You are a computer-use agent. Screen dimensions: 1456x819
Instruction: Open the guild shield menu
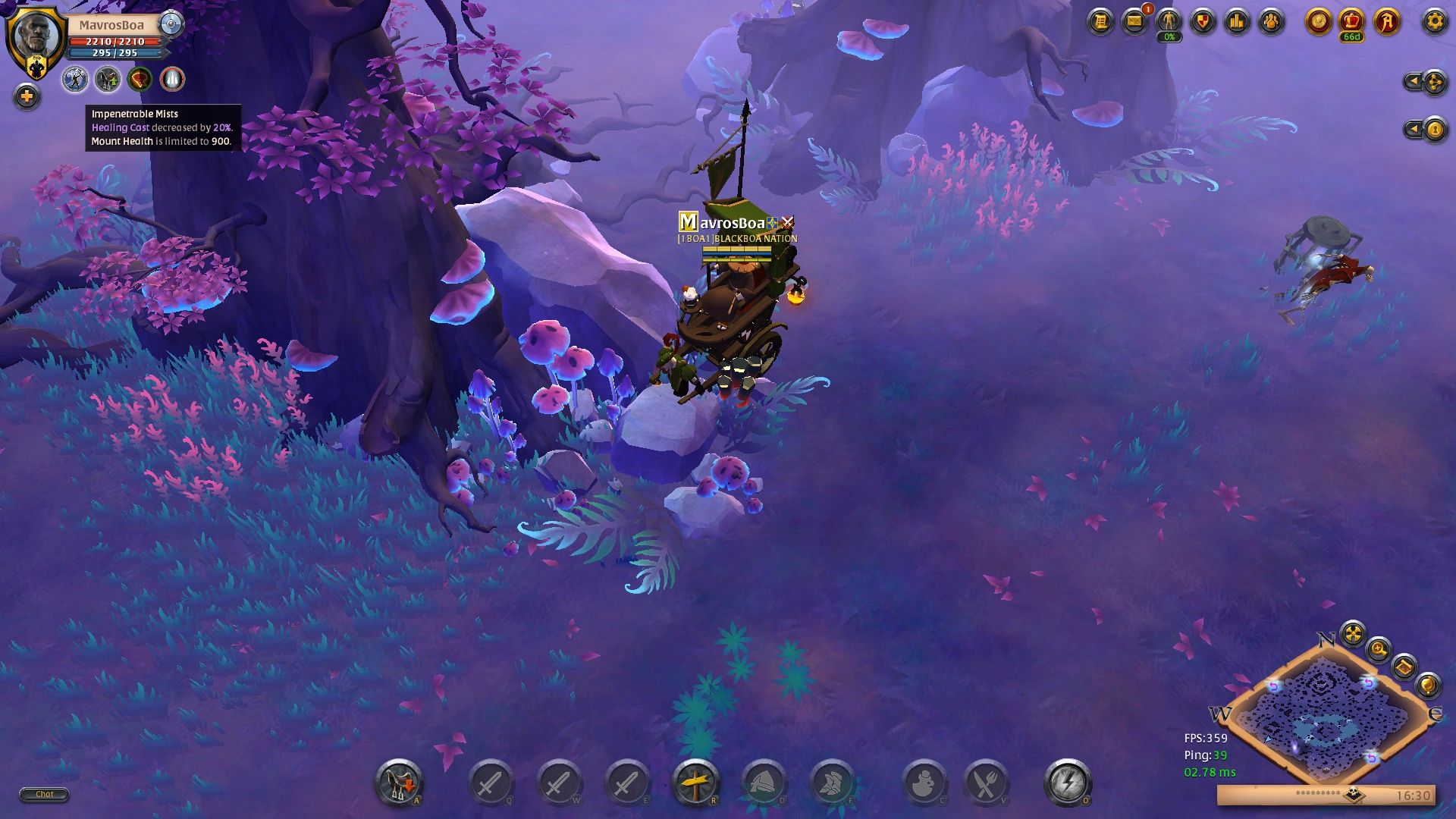click(x=1203, y=21)
